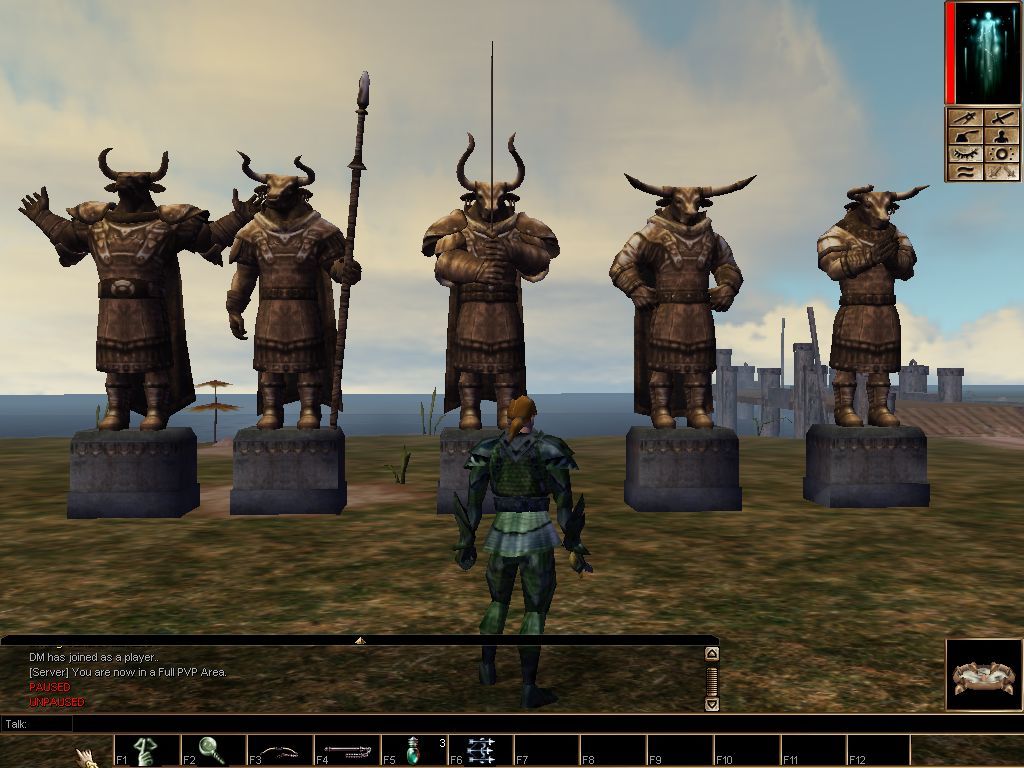Equip the bow in quickslot F3
The image size is (1024, 768).
click(x=280, y=750)
